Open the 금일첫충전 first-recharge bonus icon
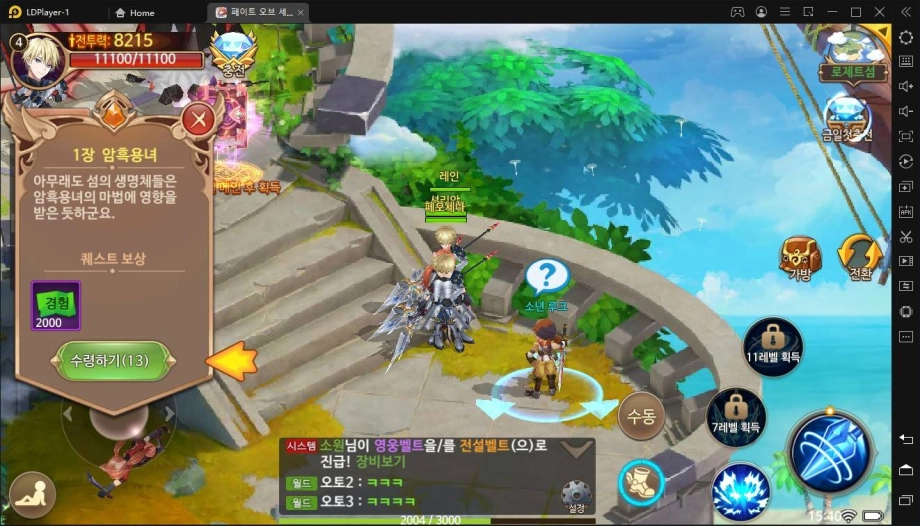 click(846, 117)
